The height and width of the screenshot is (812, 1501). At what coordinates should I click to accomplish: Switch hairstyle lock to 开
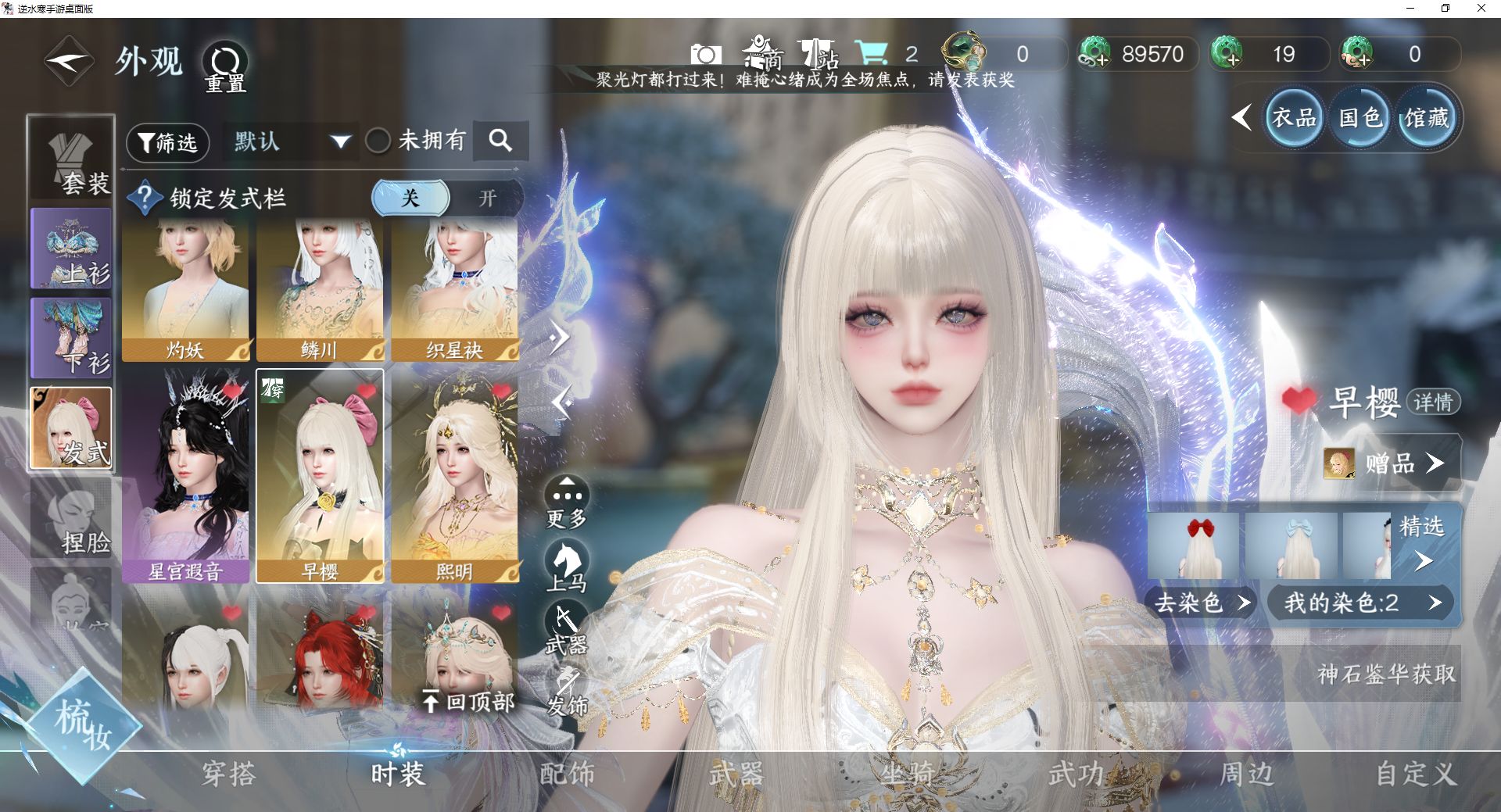(x=486, y=198)
